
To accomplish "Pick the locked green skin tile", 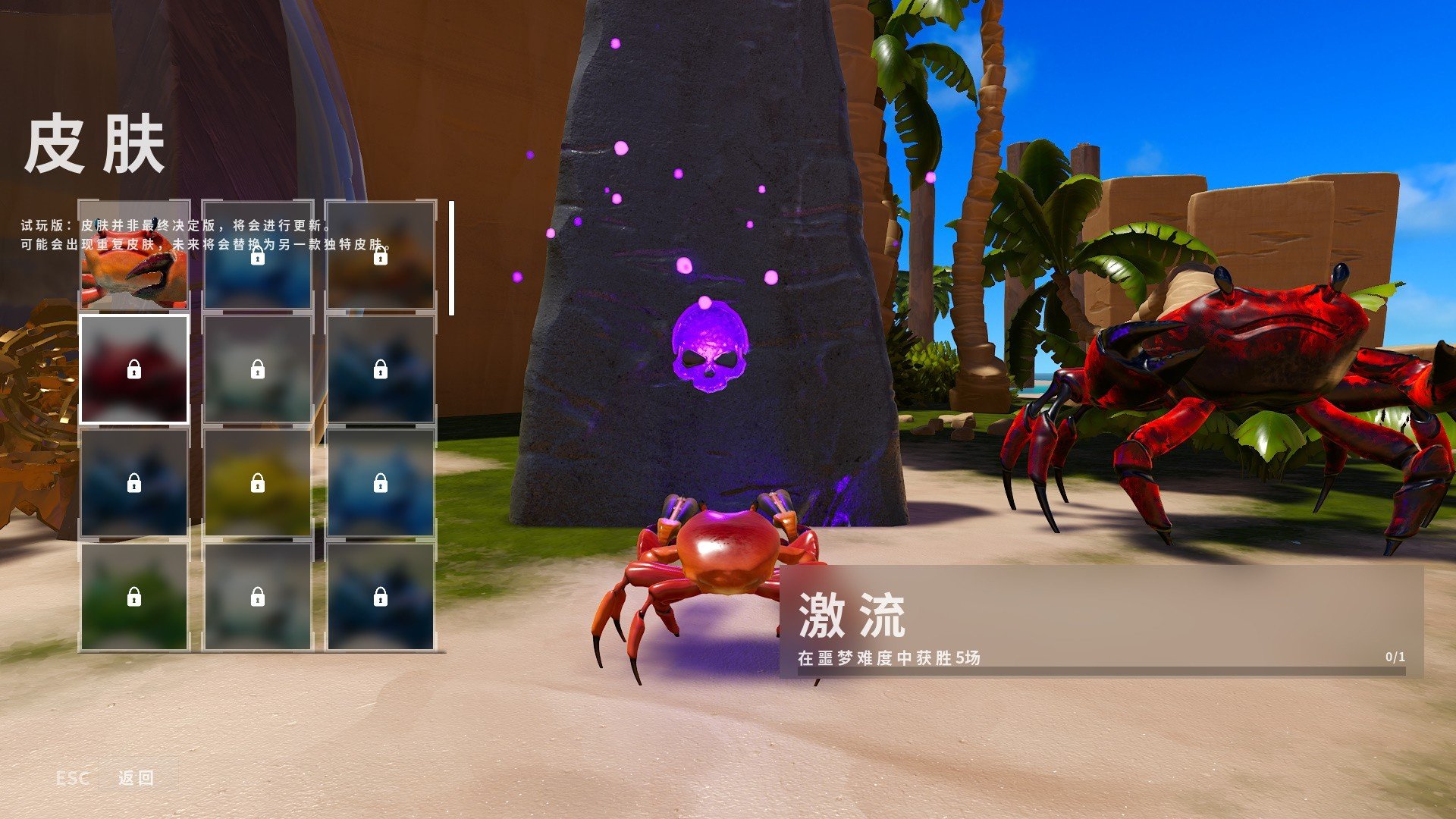I will click(134, 597).
